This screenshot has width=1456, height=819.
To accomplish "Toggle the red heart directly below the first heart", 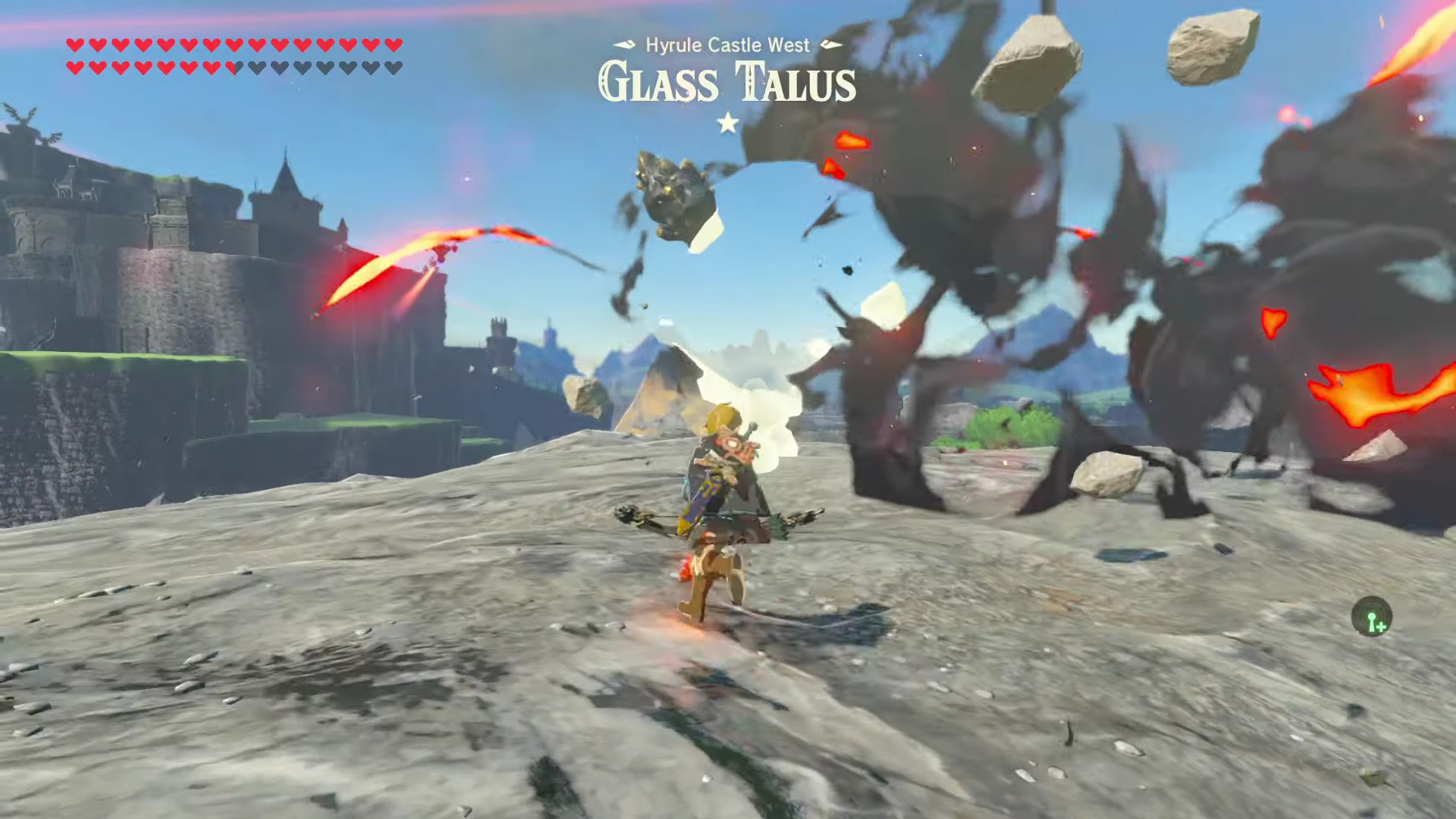I will [75, 67].
